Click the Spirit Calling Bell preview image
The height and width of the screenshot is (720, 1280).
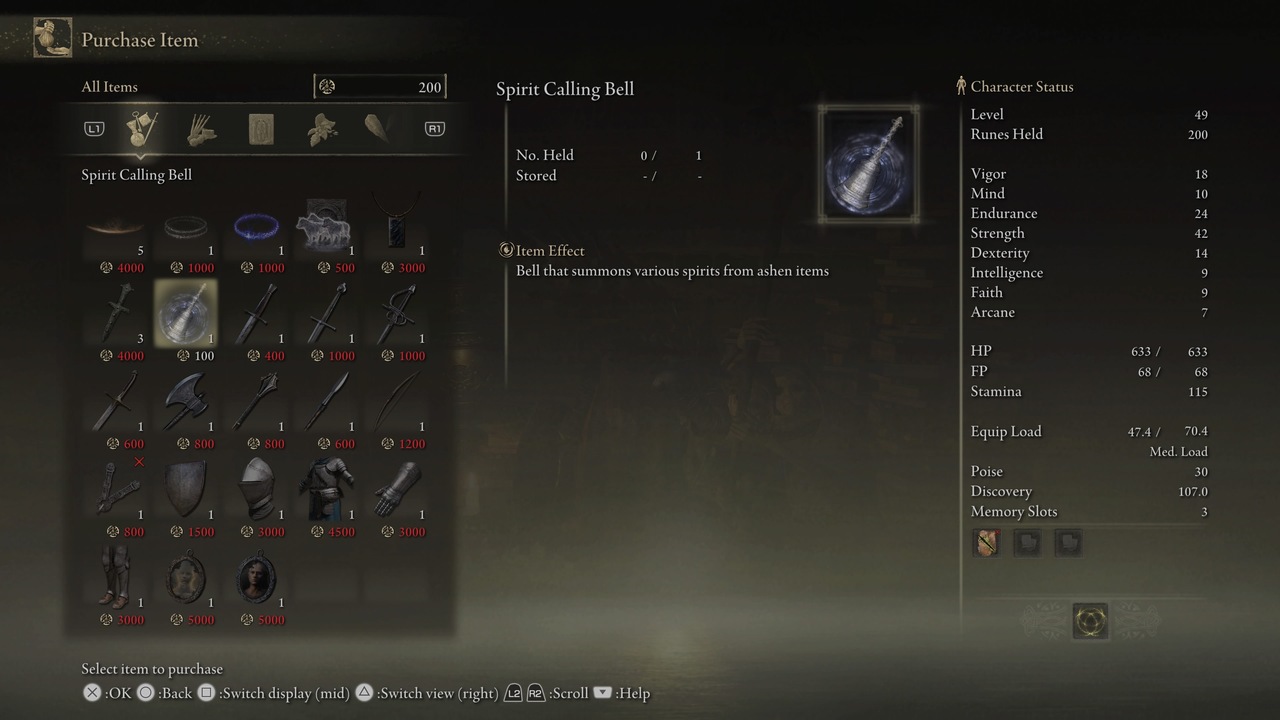click(866, 163)
